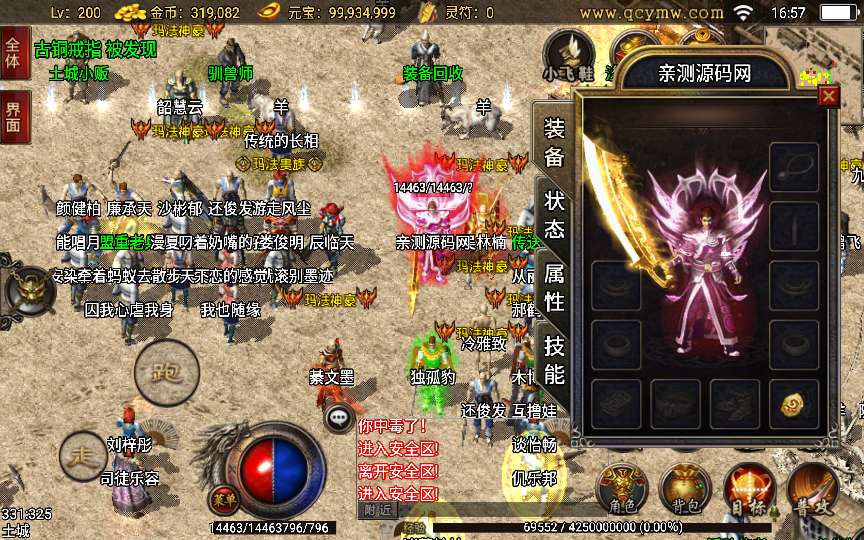Activate the 目标 target button
Screen dimensions: 864x540
click(749, 491)
